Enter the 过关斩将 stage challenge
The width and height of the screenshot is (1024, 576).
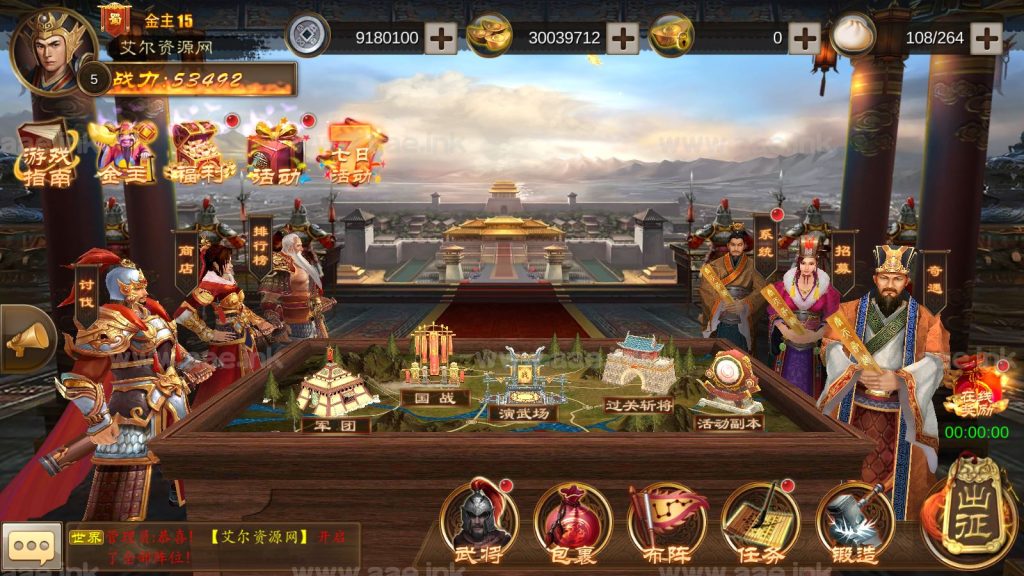[x=639, y=373]
